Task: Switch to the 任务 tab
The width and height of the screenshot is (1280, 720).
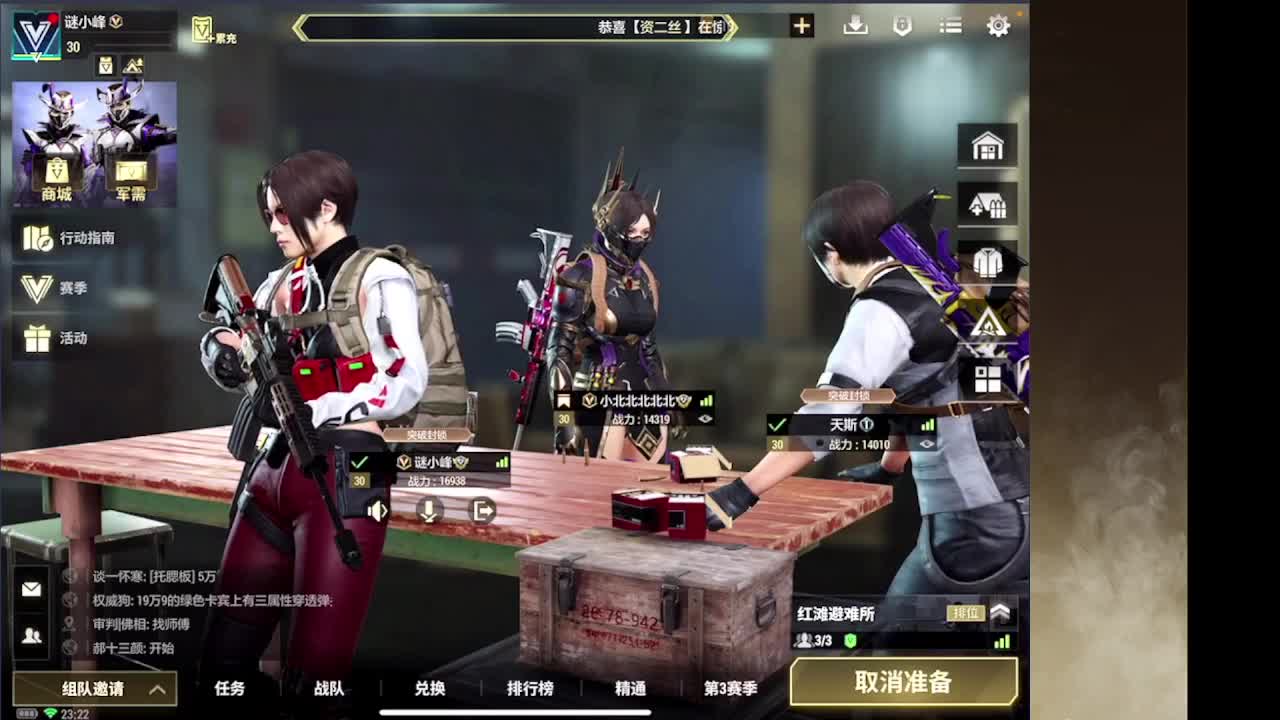Action: tap(230, 690)
